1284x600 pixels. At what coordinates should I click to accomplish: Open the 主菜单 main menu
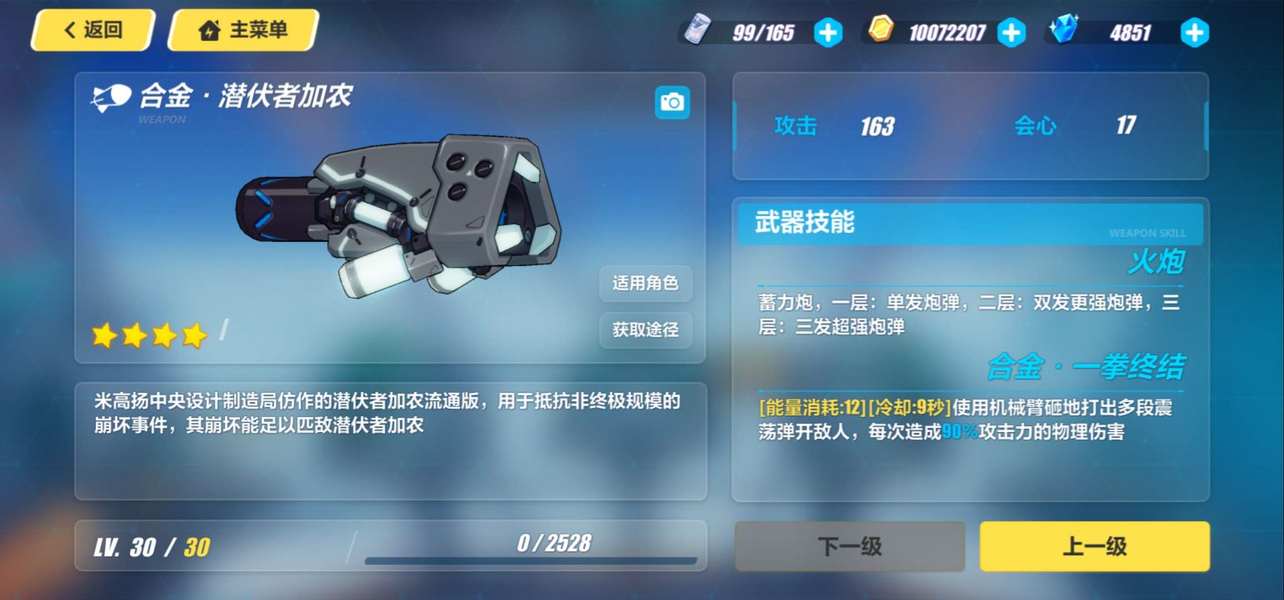tap(243, 30)
